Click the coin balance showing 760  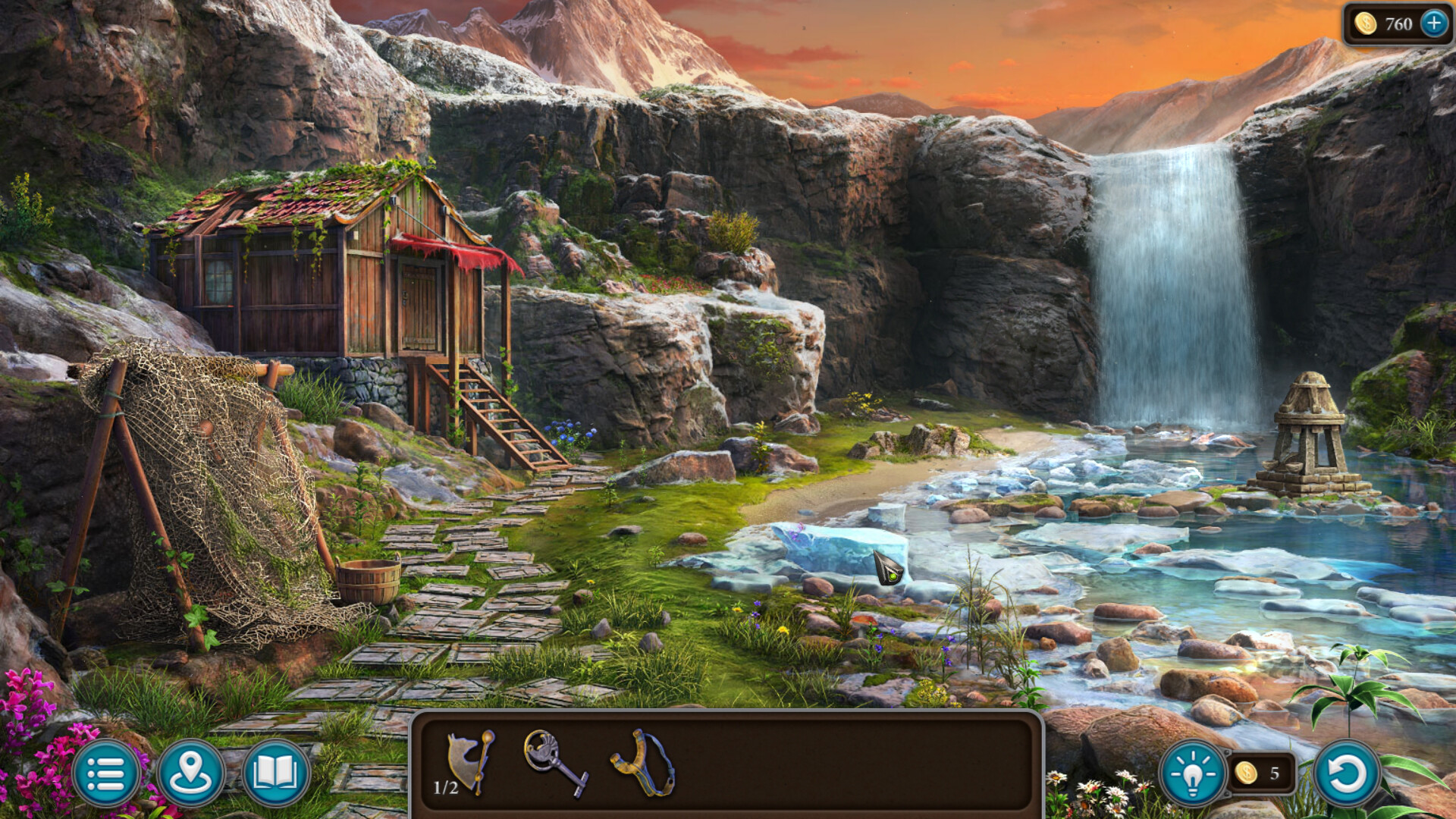(x=1395, y=24)
